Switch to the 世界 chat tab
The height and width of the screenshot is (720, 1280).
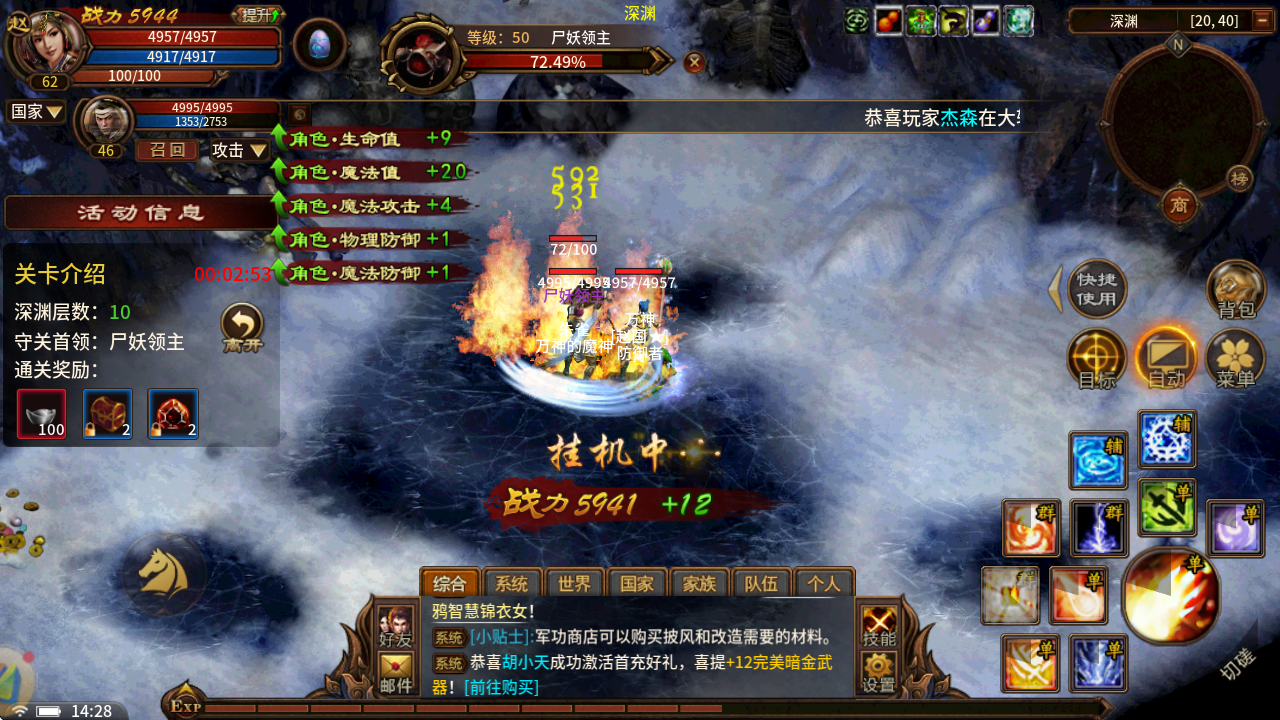(x=574, y=584)
